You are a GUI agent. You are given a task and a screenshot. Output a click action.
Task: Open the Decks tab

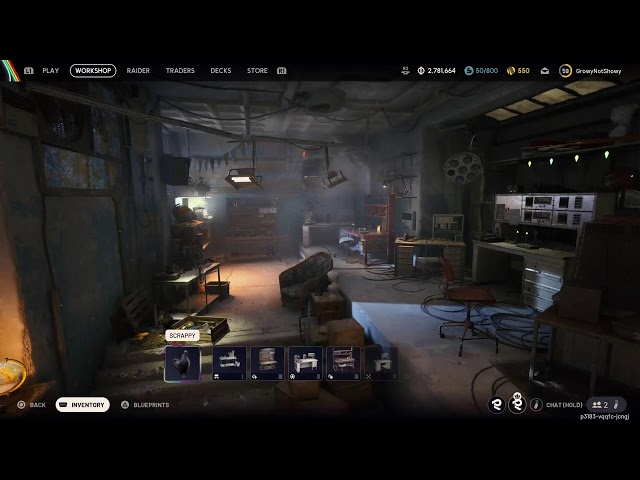220,71
